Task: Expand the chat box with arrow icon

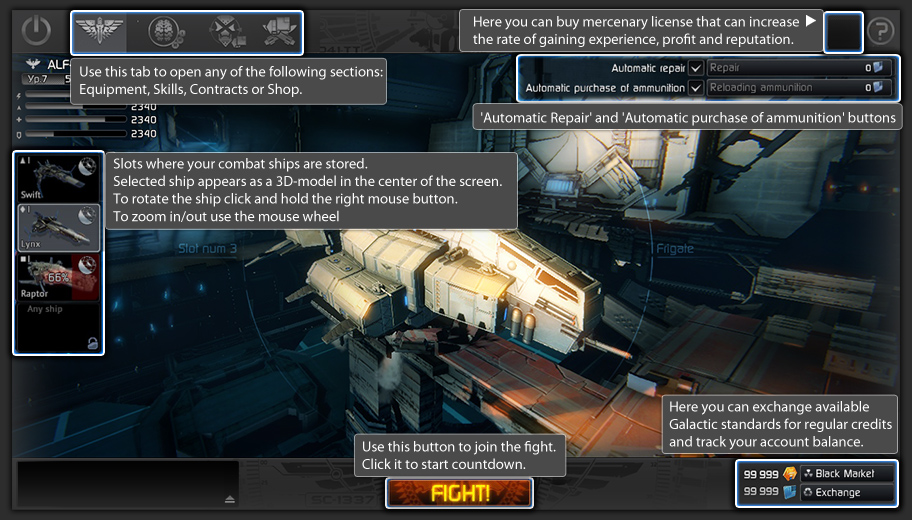Action: (x=229, y=498)
